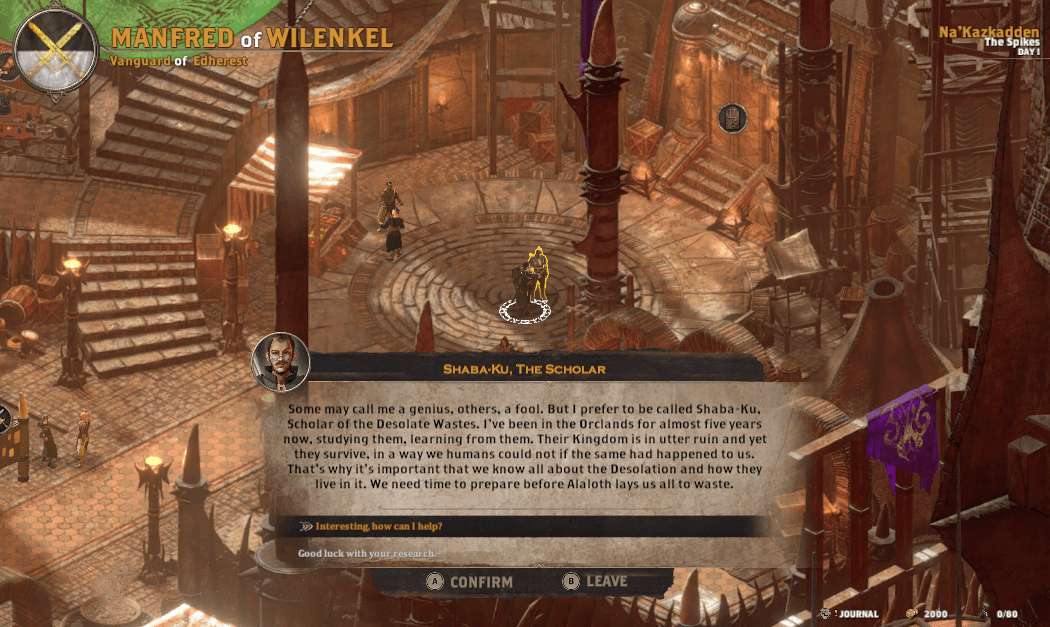Viewport: 1050px width, 627px height.
Task: Click Manfred's crossed-swords crest emblem
Action: [56, 50]
